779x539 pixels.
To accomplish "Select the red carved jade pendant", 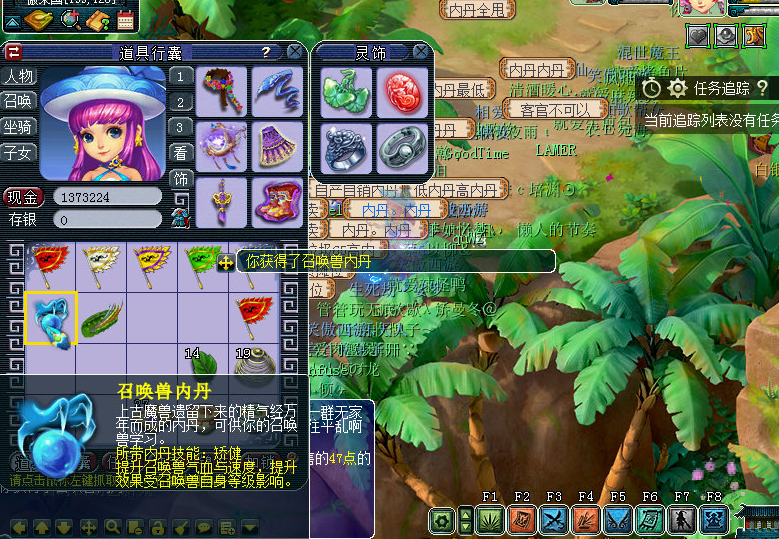I will pos(402,93).
